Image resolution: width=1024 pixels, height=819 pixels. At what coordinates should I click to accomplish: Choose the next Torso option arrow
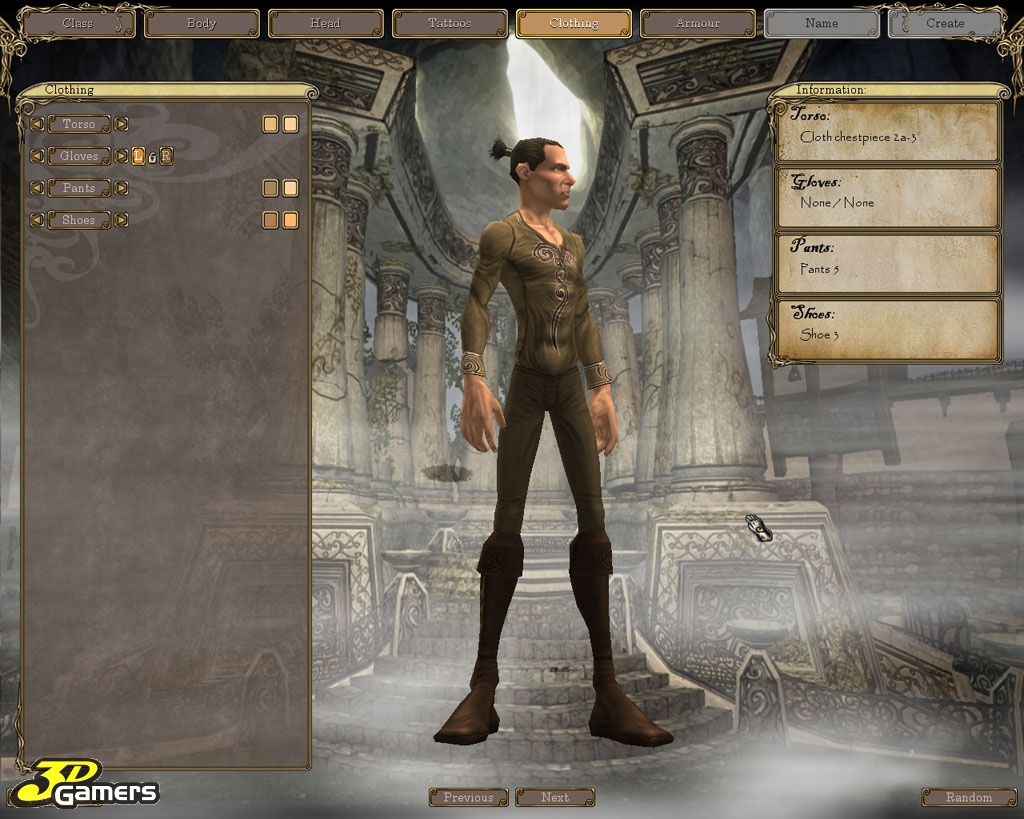click(x=121, y=124)
